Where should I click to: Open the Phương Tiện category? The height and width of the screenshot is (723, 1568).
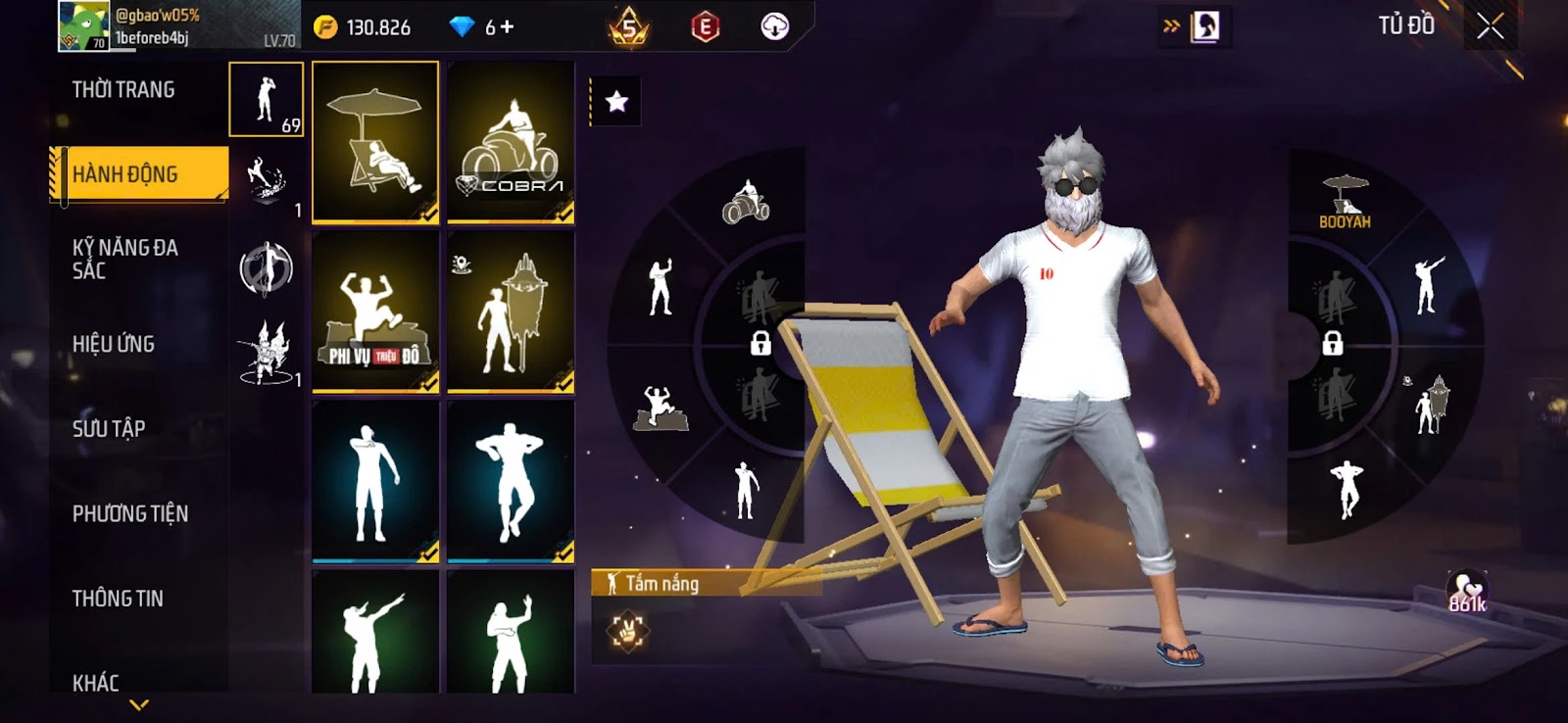[x=130, y=513]
